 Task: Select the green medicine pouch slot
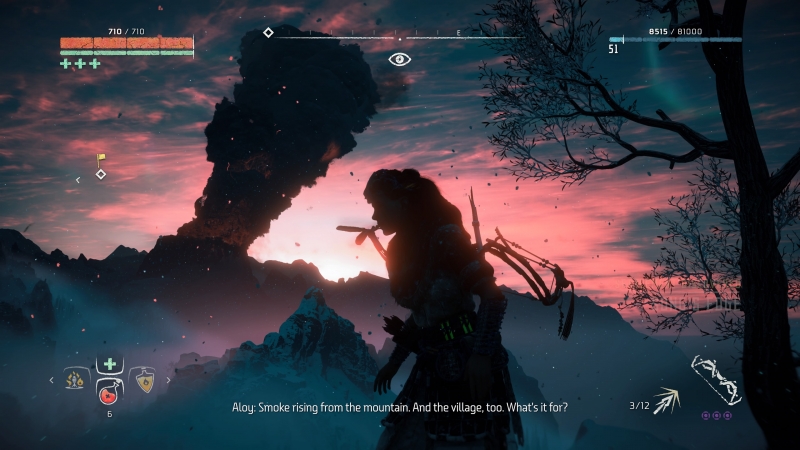coord(108,363)
